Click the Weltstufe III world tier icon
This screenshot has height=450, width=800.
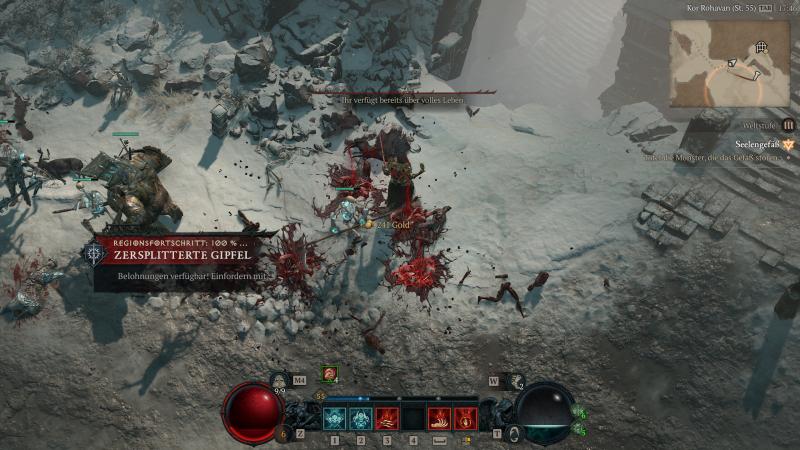788,125
